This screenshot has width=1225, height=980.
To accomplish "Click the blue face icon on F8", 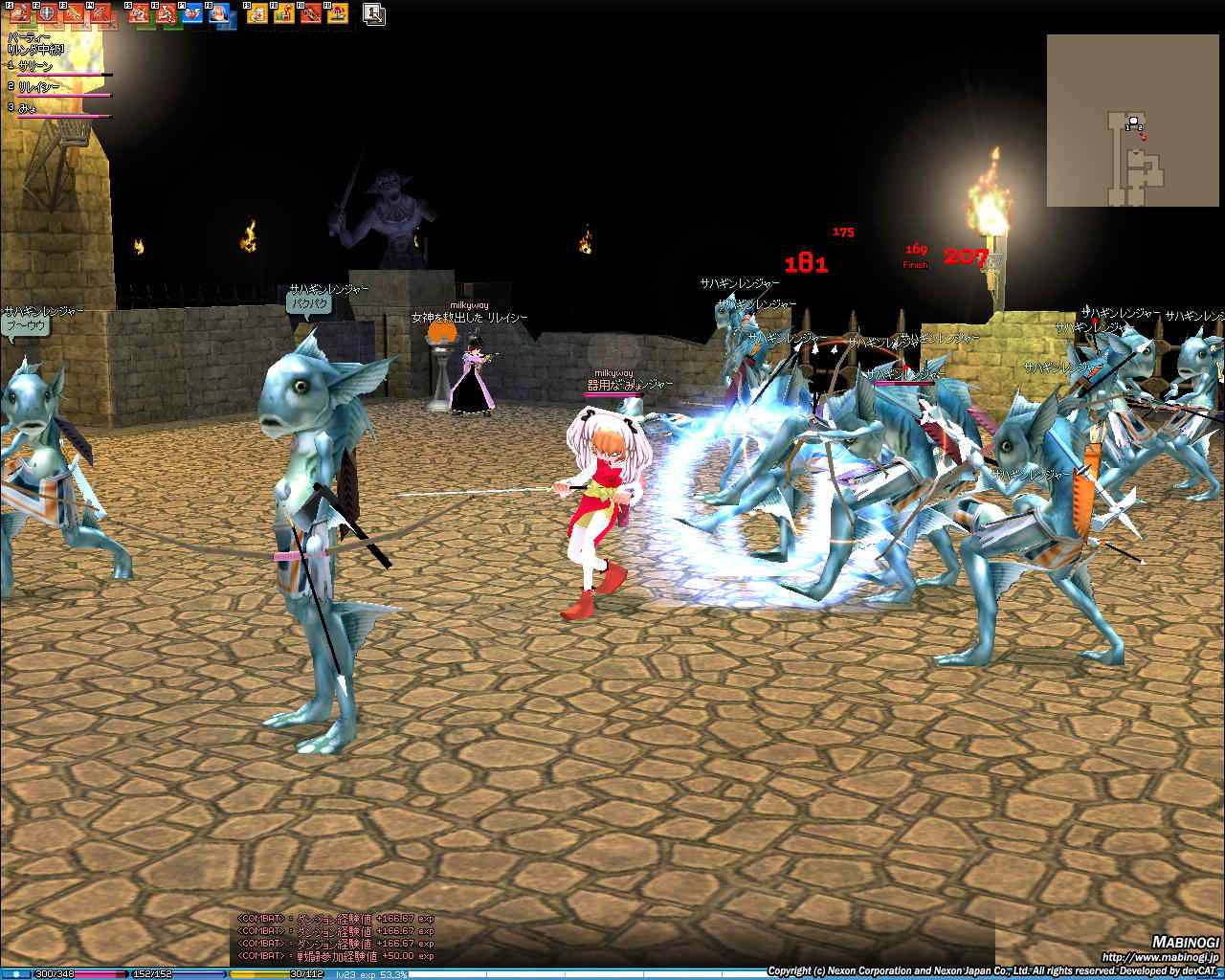I will click(219, 14).
